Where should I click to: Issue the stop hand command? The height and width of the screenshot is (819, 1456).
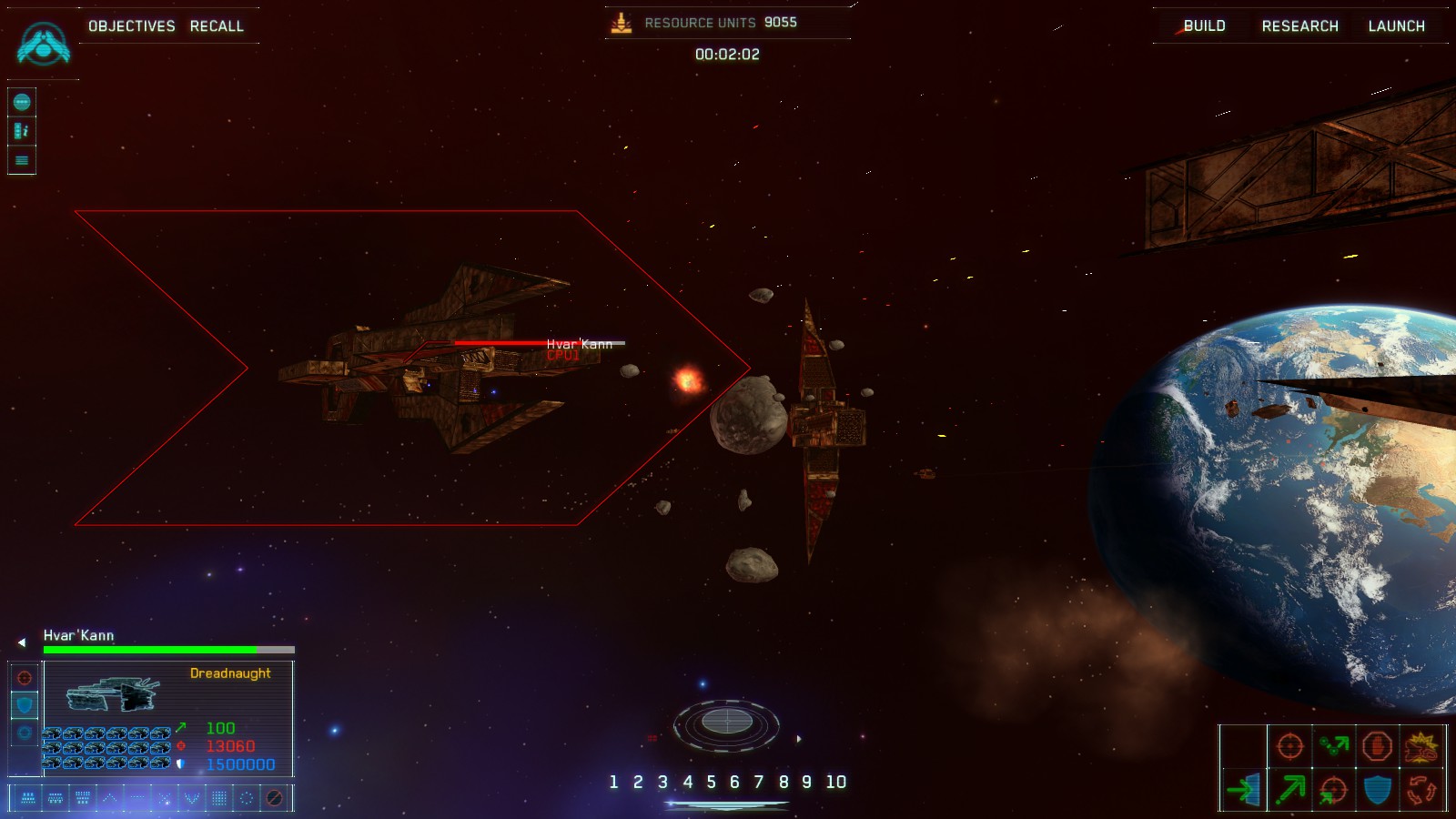(x=1377, y=746)
